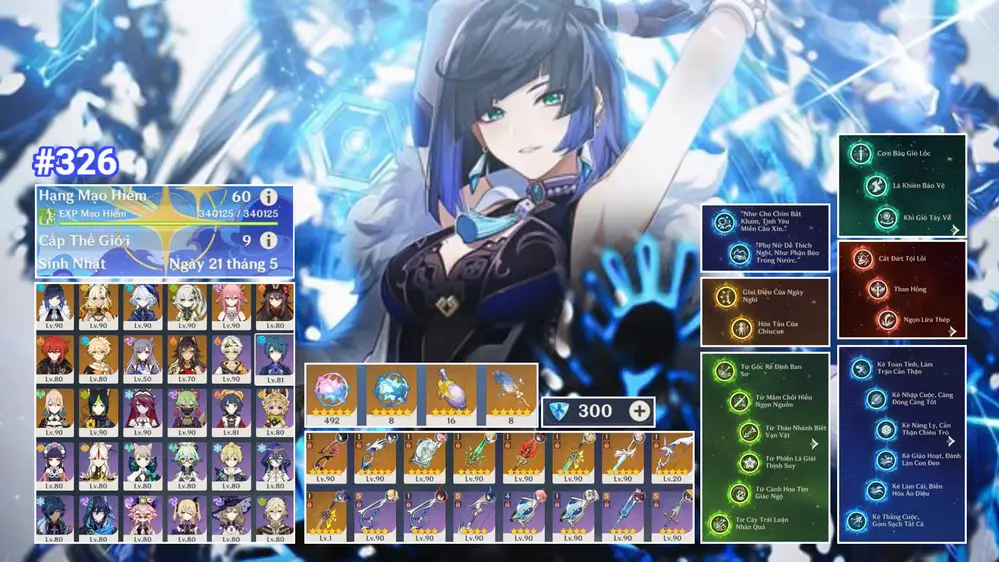Image resolution: width=999 pixels, height=562 pixels.
Task: Select the Lv.50 character portrait
Action: point(143,358)
